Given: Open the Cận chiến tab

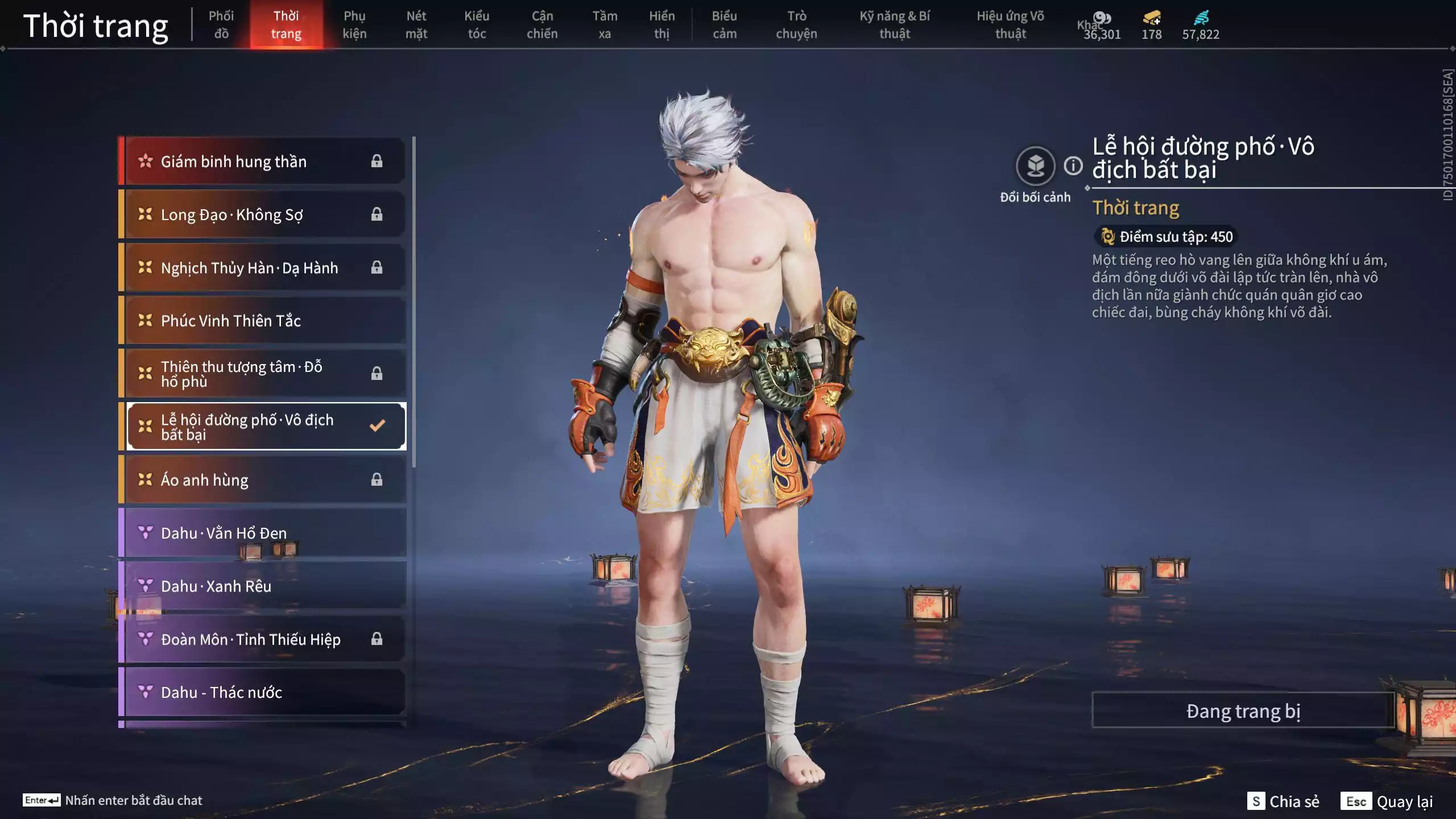Looking at the screenshot, I should (x=542, y=25).
